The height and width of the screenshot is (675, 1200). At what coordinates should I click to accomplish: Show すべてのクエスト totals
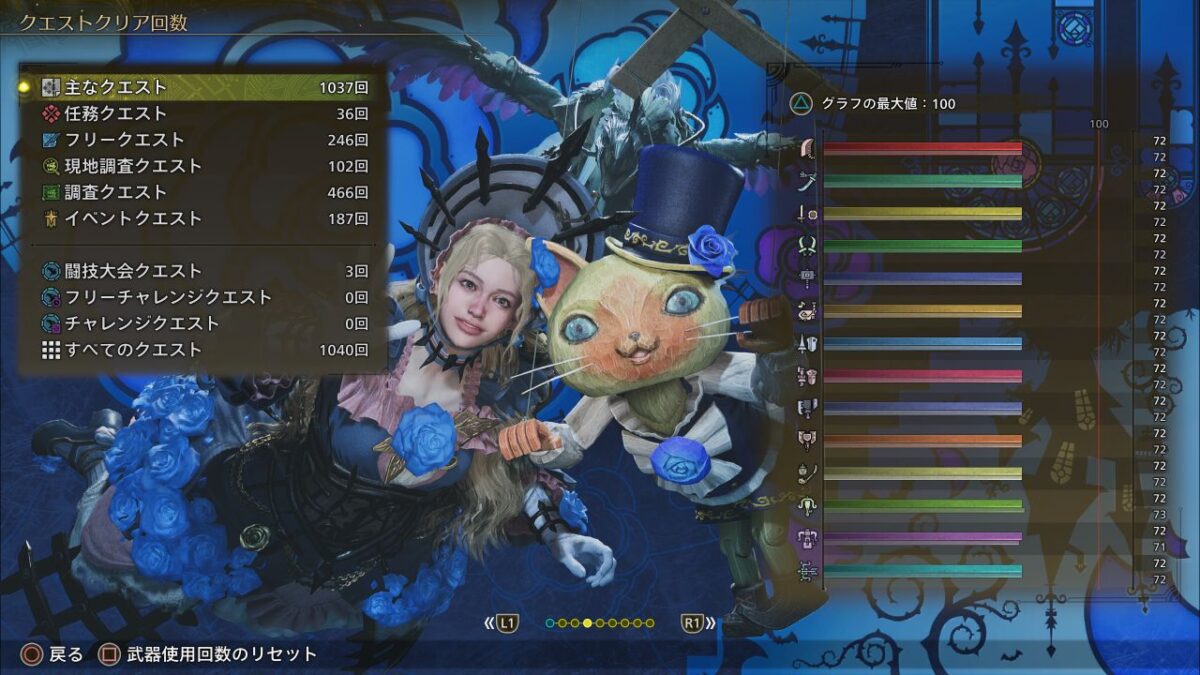click(200, 350)
